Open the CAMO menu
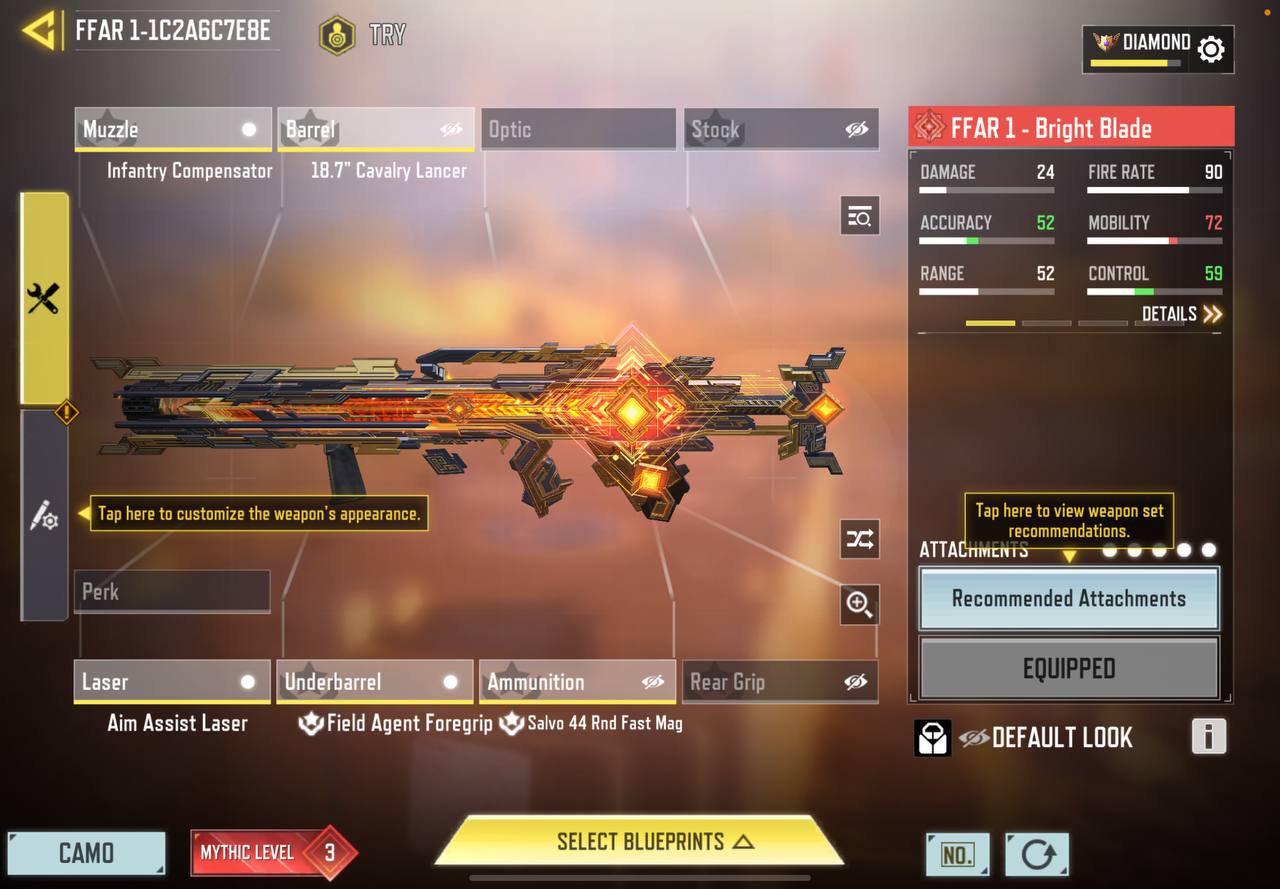This screenshot has height=889, width=1280. click(86, 853)
